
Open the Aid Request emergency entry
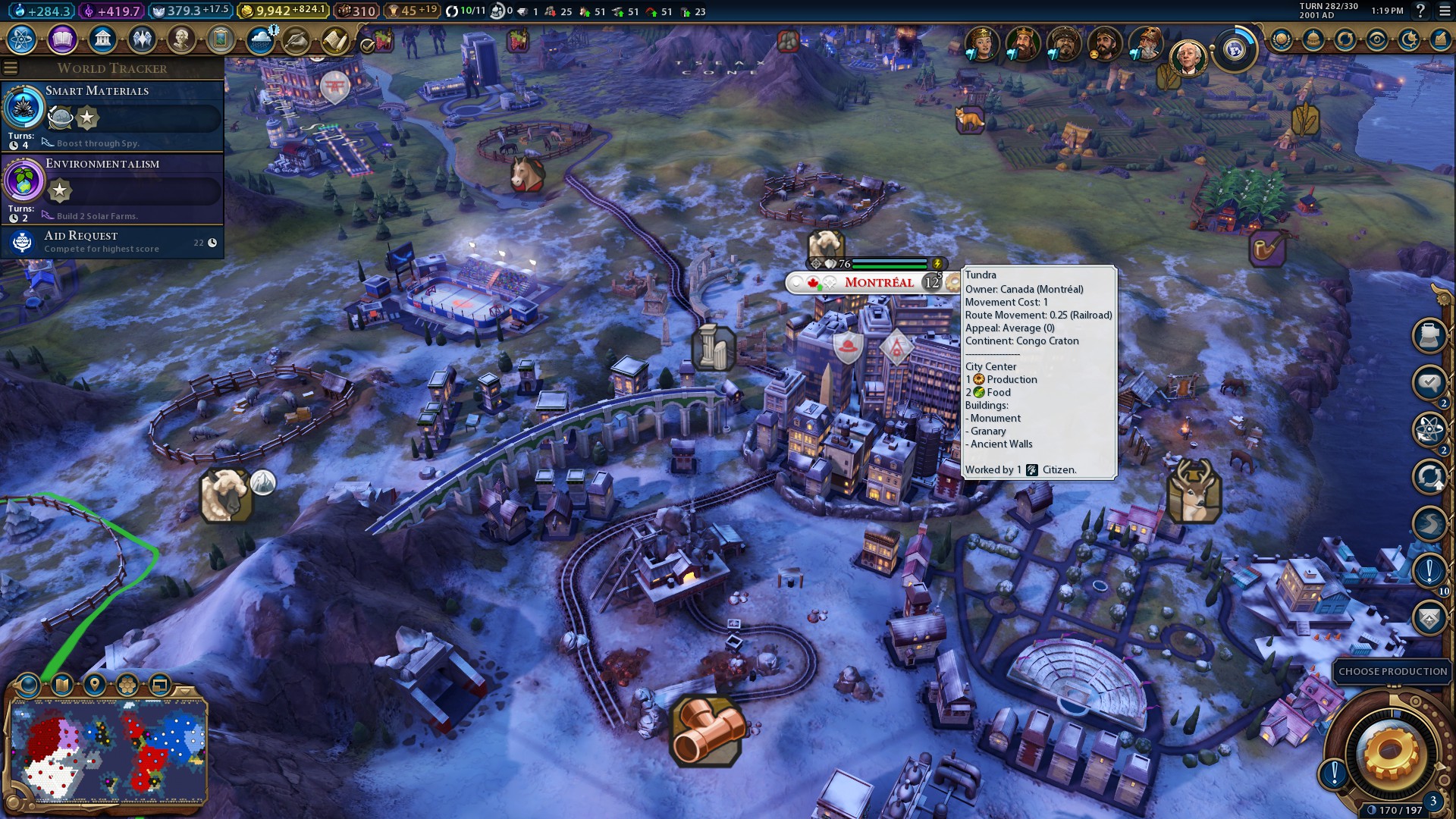click(112, 242)
